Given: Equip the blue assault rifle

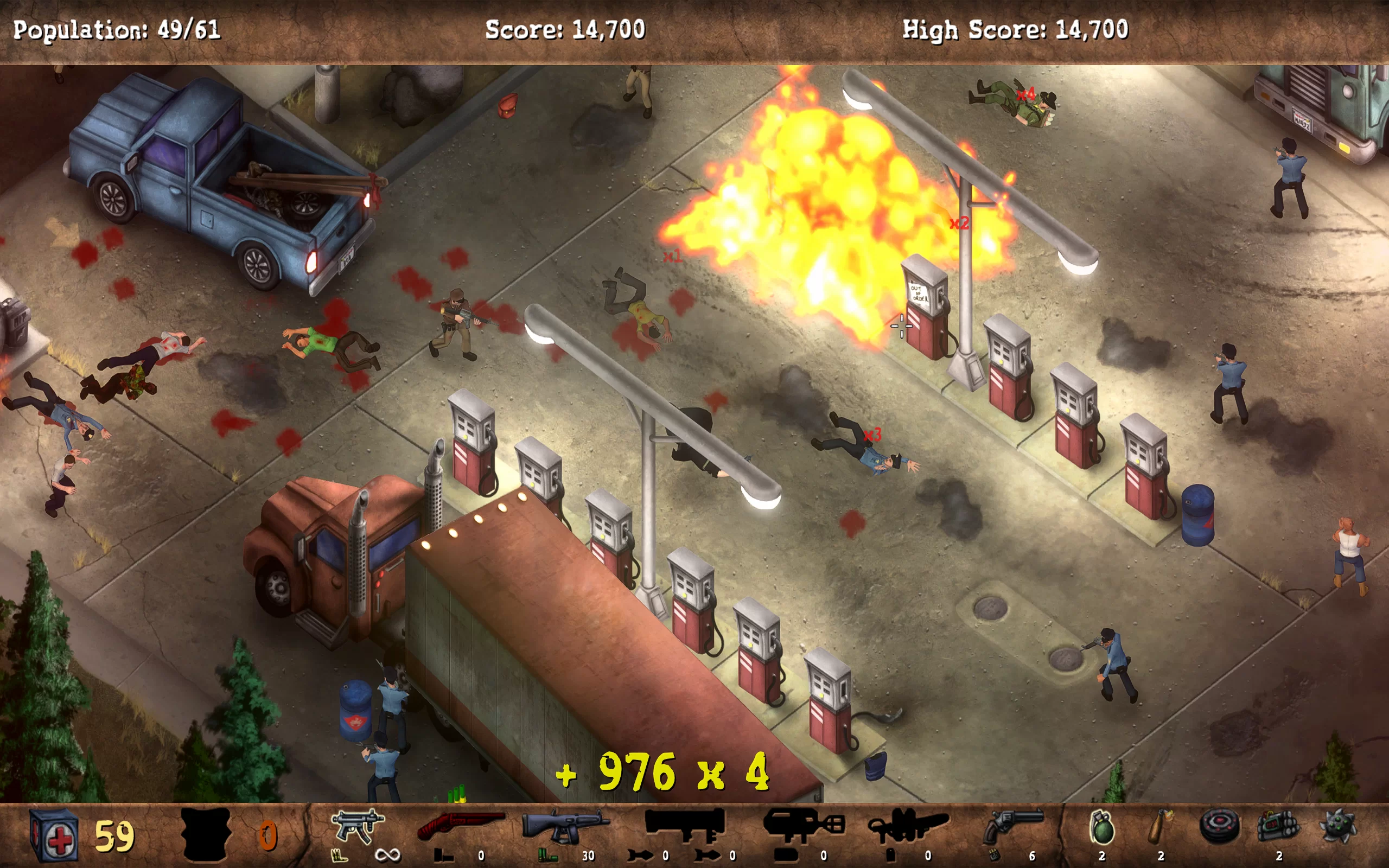Looking at the screenshot, I should 565,827.
